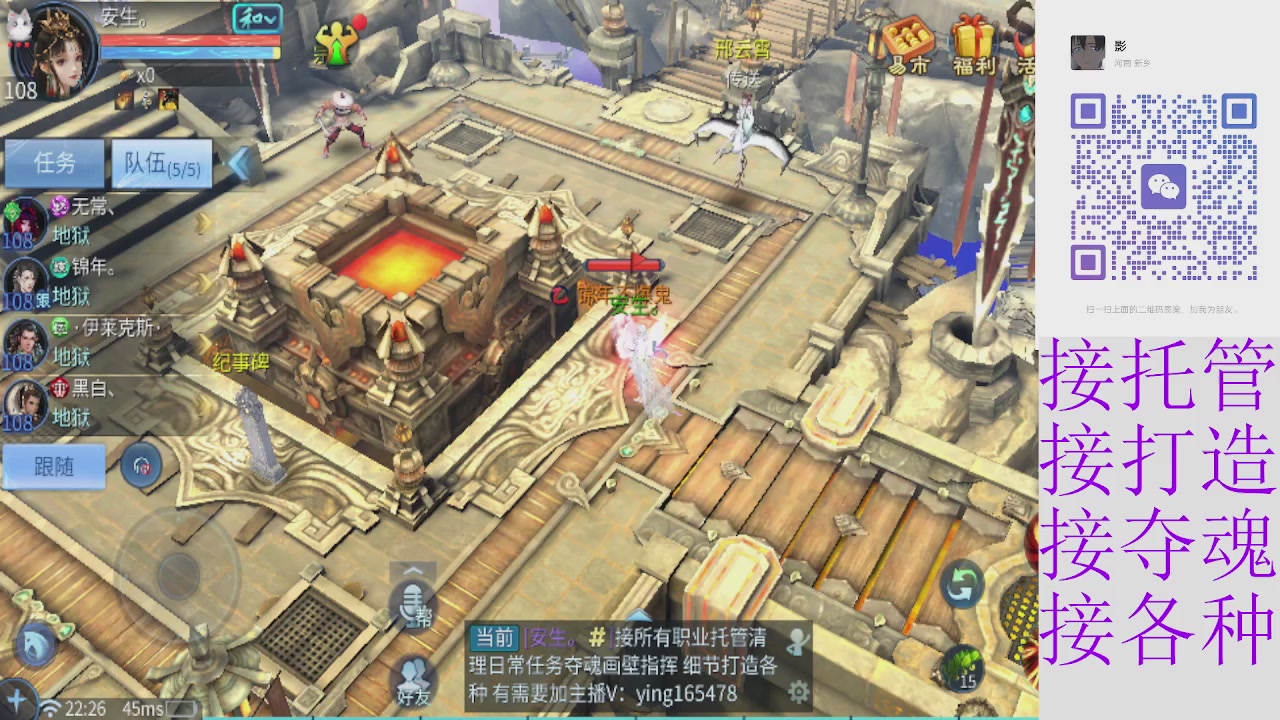Toggle the microphone mute above 帮

(x=413, y=600)
